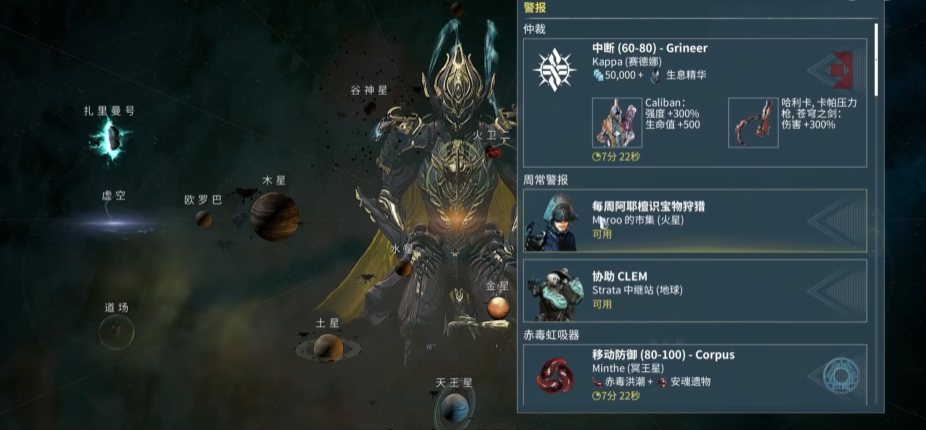Select 扎里曼号 on the star chart
Screen dimensions: 926x430
pyautogui.click(x=108, y=141)
